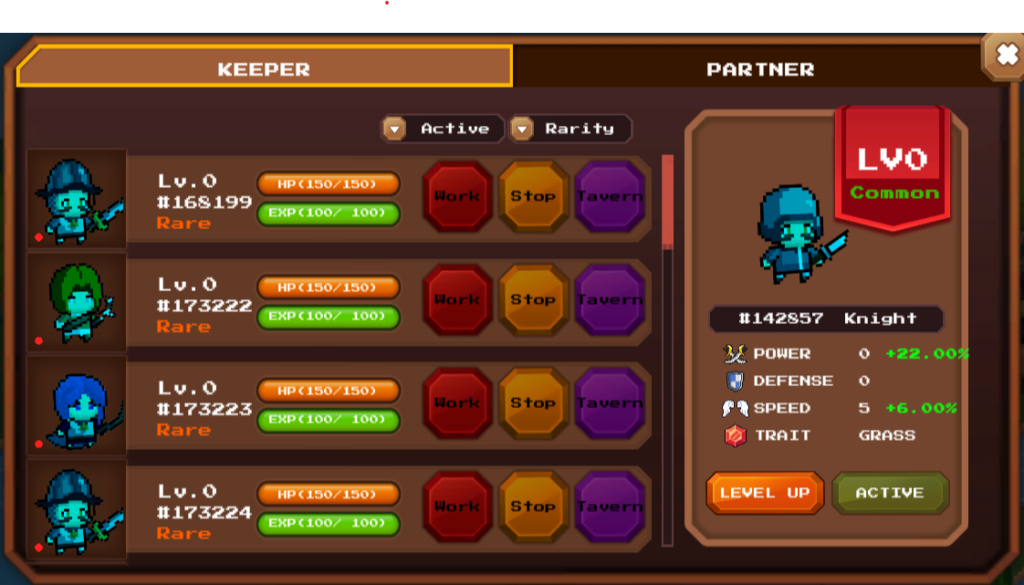This screenshot has height=585, width=1024.
Task: Move keeper #173222 to Tavern
Action: tap(609, 300)
